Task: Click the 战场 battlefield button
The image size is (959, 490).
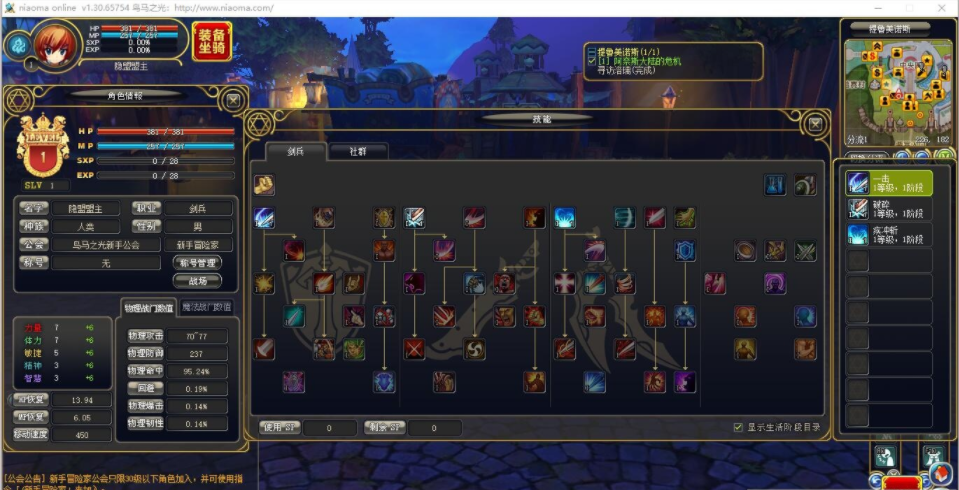Action: point(198,281)
